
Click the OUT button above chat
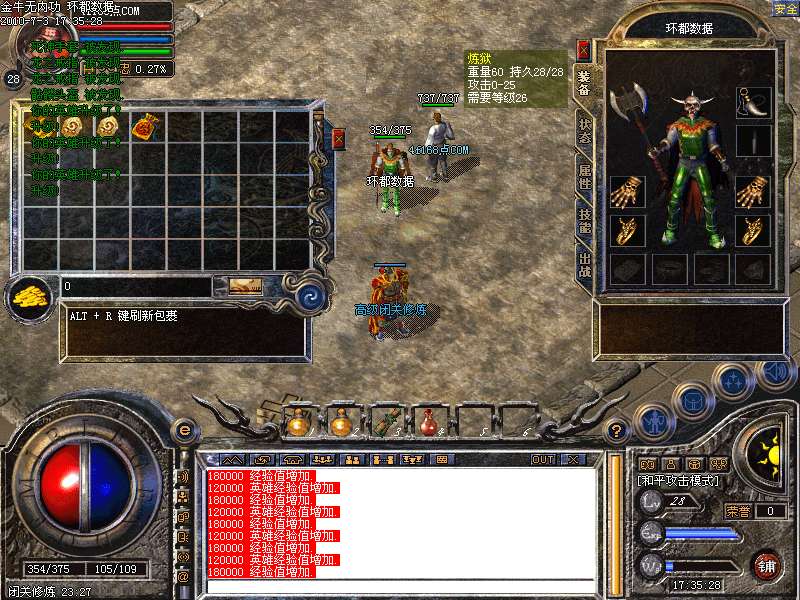click(x=542, y=460)
